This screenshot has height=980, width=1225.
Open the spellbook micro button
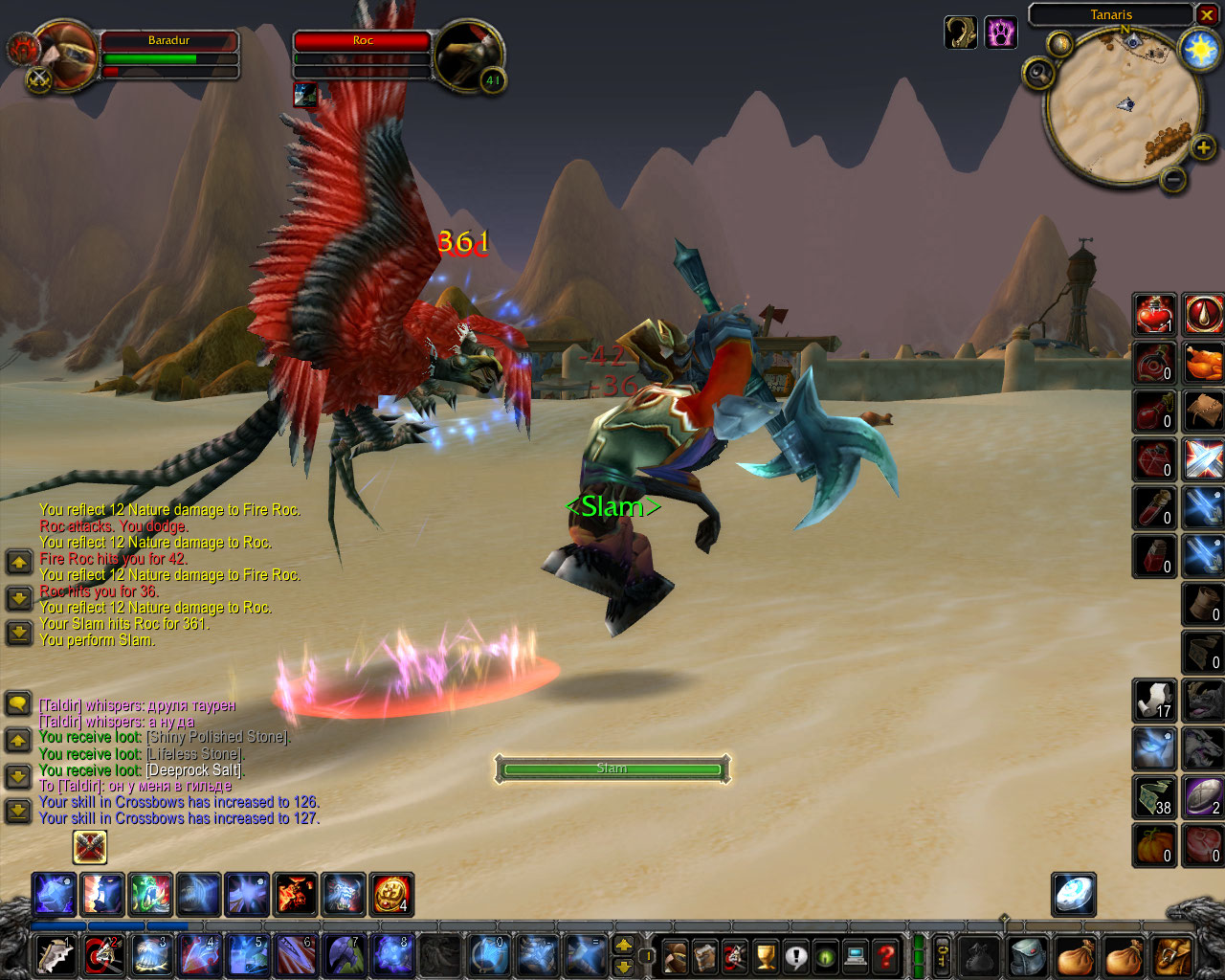(x=705, y=956)
